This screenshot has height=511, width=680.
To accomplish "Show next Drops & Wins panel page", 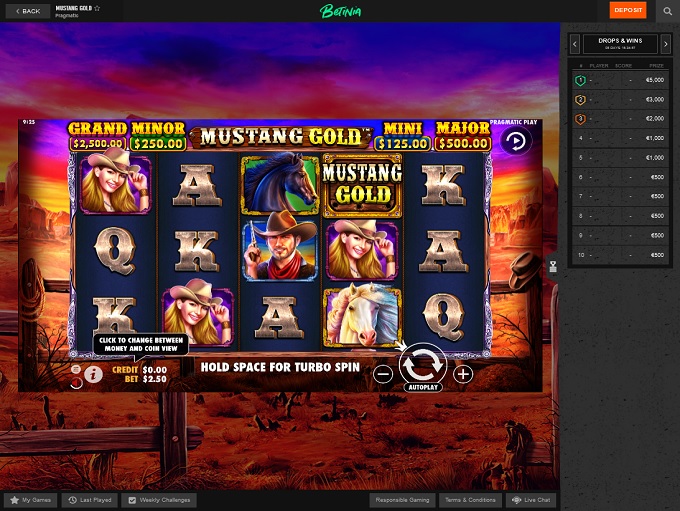I will 666,44.
